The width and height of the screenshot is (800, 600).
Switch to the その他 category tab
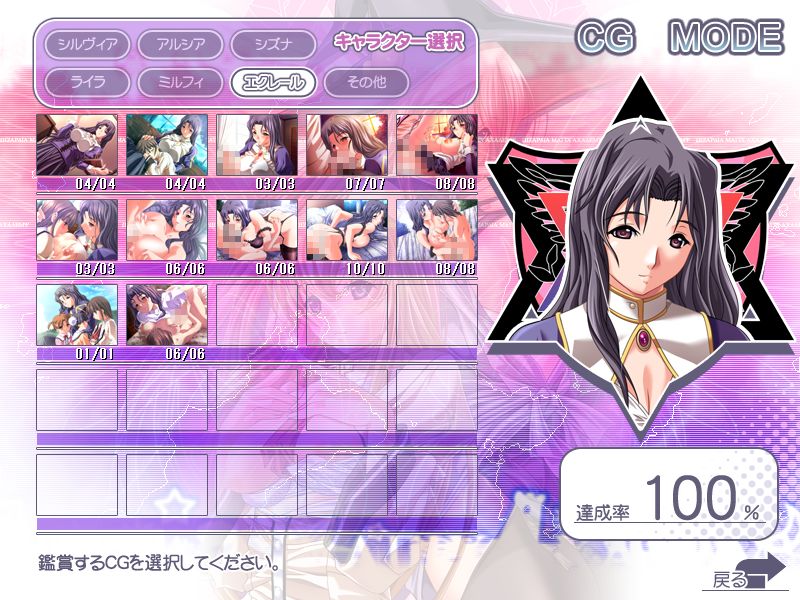[366, 82]
